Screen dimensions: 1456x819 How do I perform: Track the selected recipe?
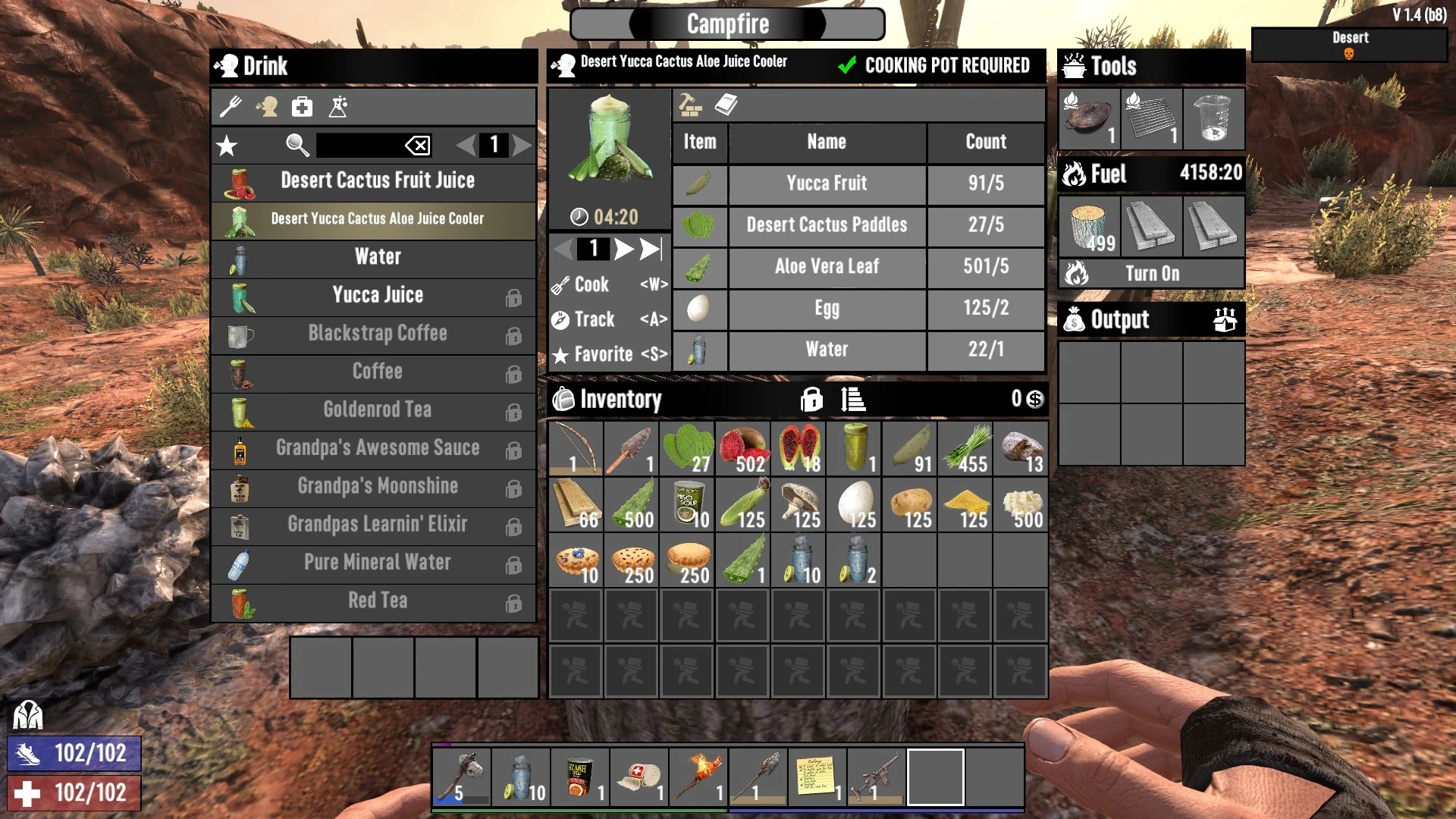(x=594, y=319)
